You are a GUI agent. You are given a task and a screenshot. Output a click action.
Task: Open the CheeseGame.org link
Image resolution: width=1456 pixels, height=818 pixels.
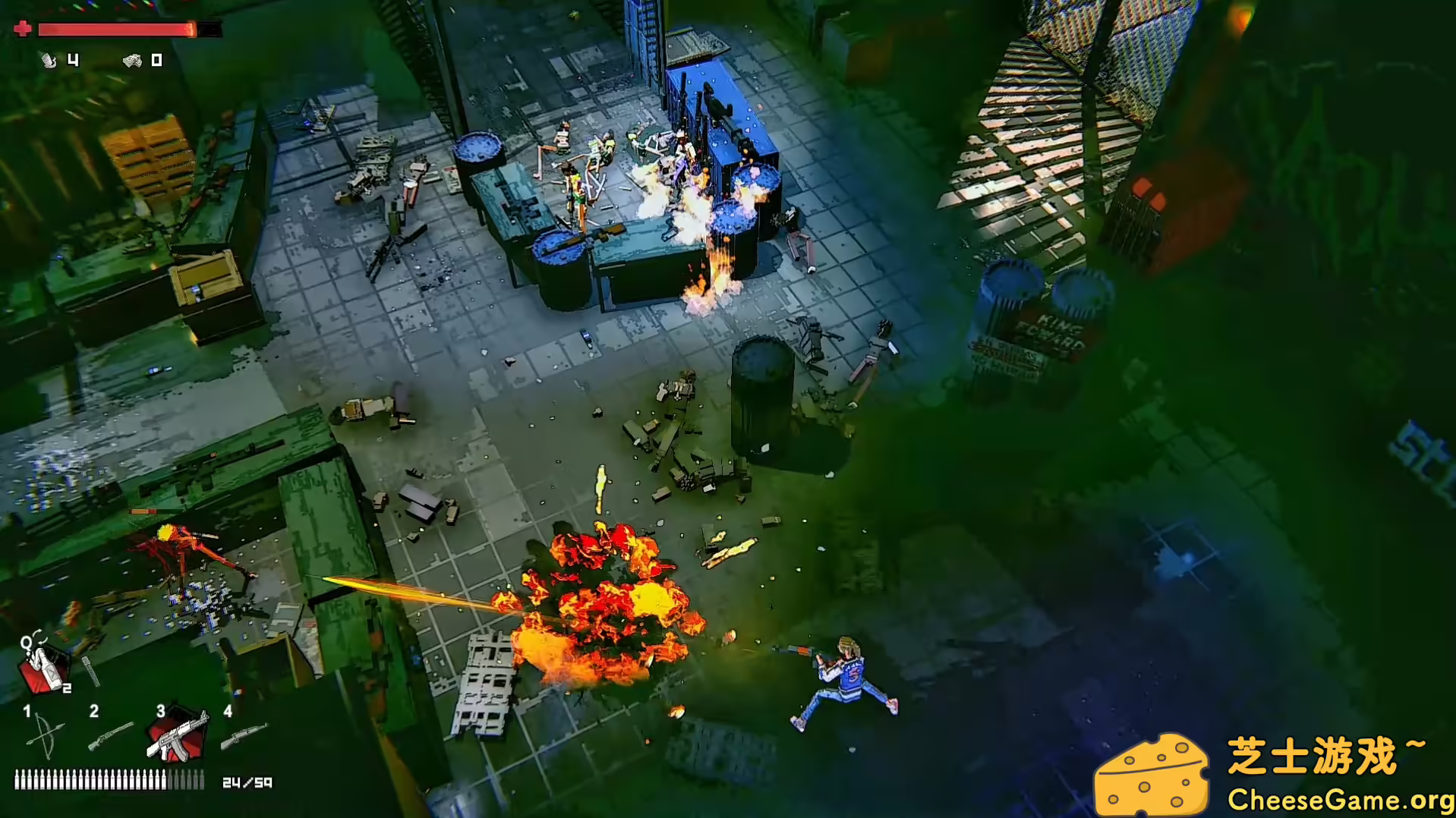tap(1344, 799)
